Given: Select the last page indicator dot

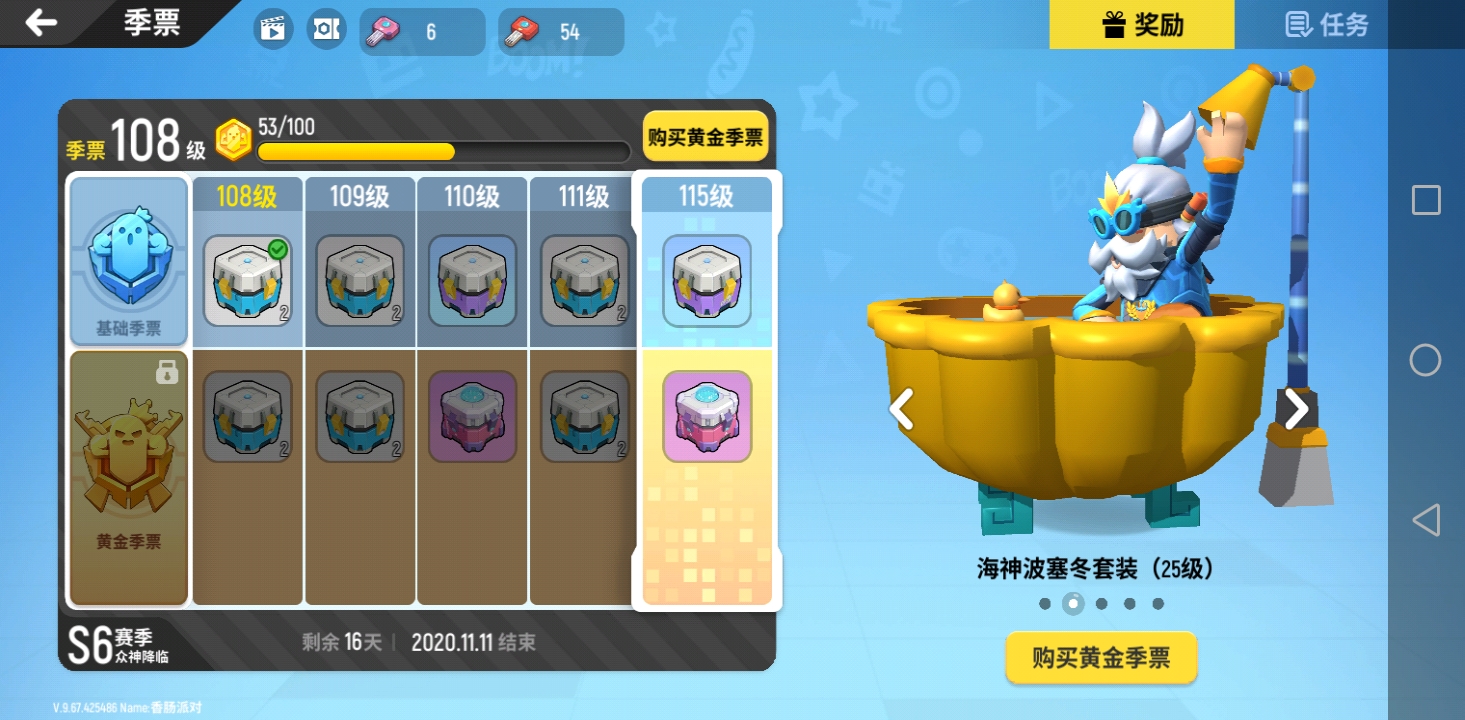Looking at the screenshot, I should (x=1156, y=602).
